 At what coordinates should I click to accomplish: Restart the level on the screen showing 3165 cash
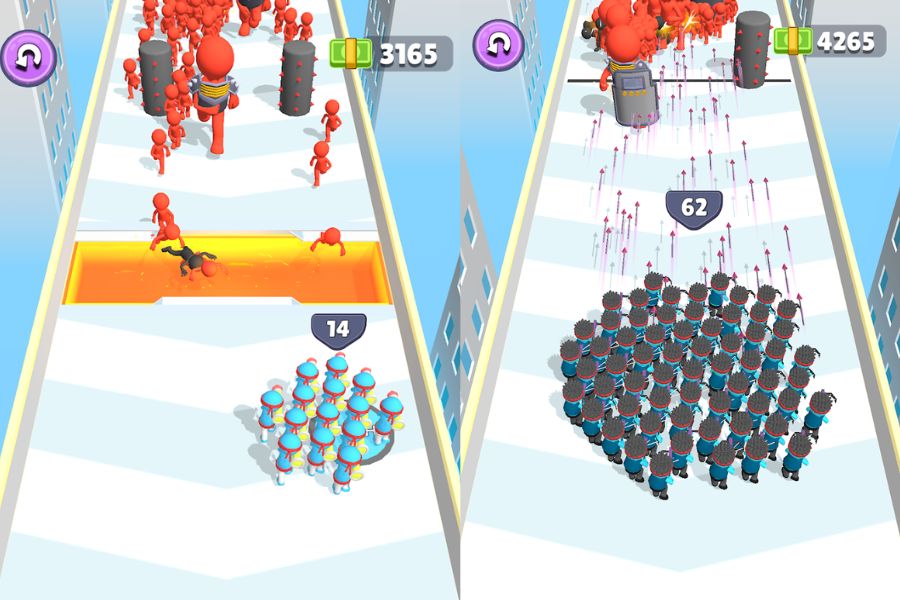(27, 57)
